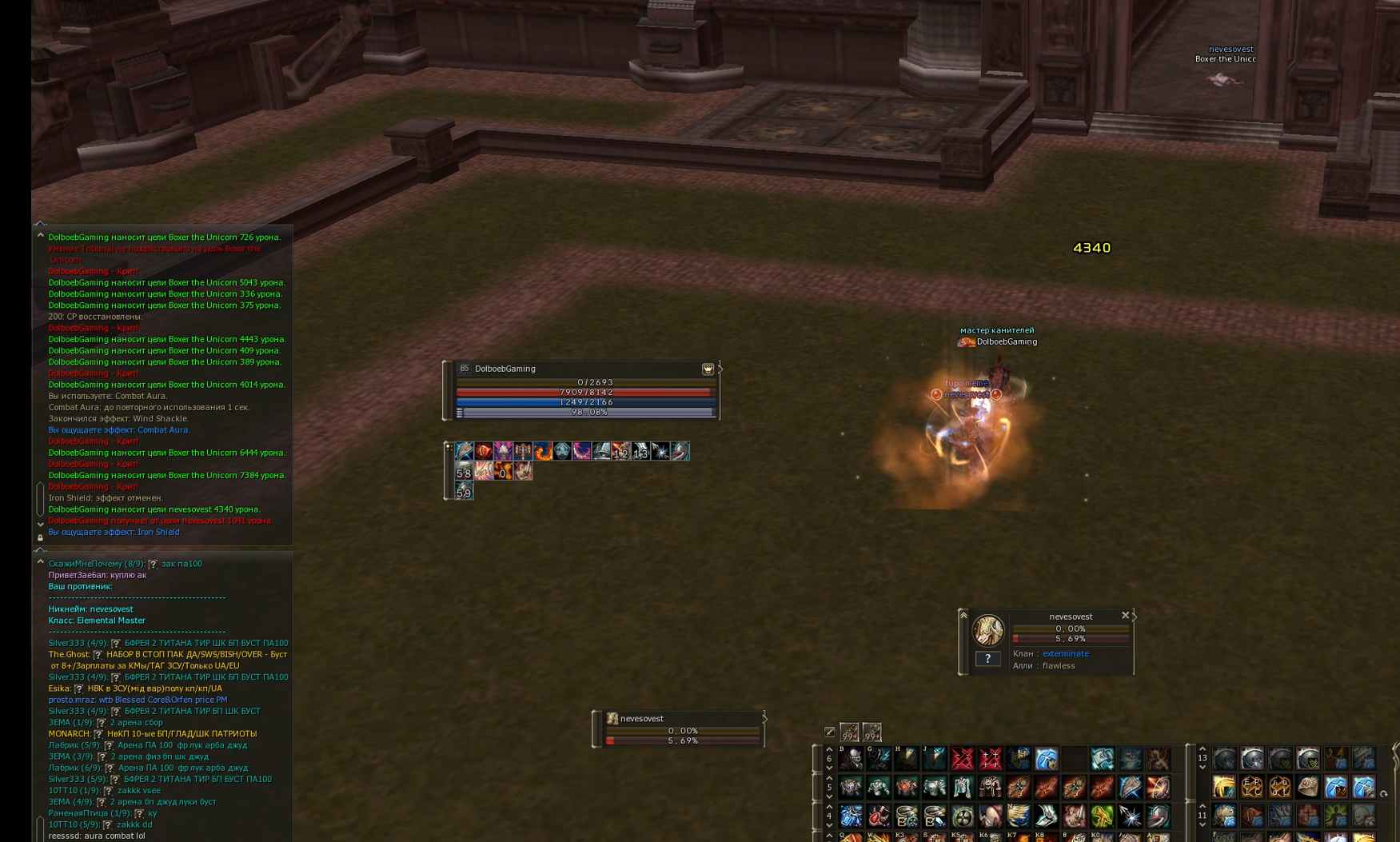Click the first 99+ consumable item slot

(x=849, y=732)
